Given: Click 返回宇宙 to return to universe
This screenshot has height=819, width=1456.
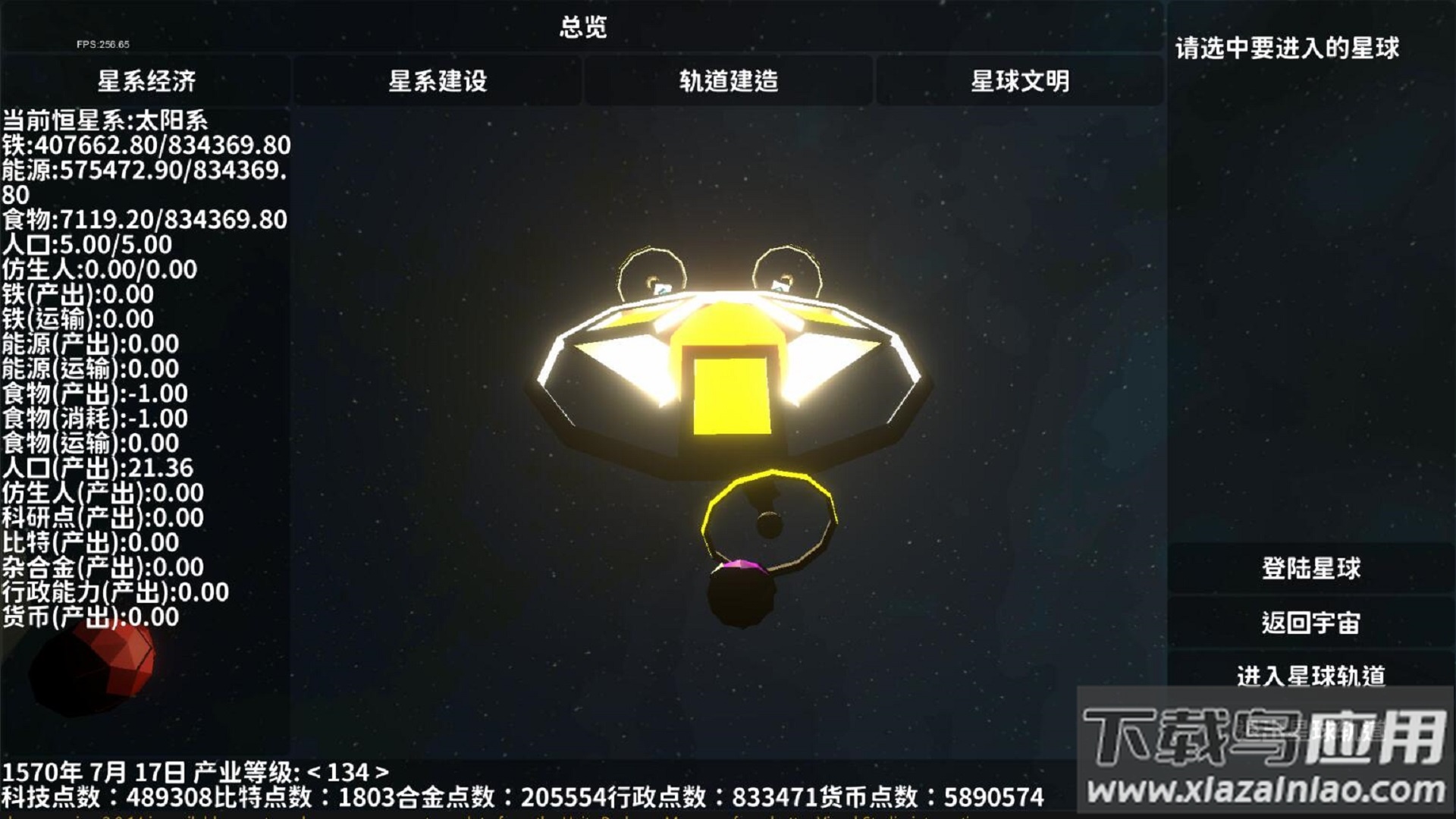Looking at the screenshot, I should (1310, 622).
